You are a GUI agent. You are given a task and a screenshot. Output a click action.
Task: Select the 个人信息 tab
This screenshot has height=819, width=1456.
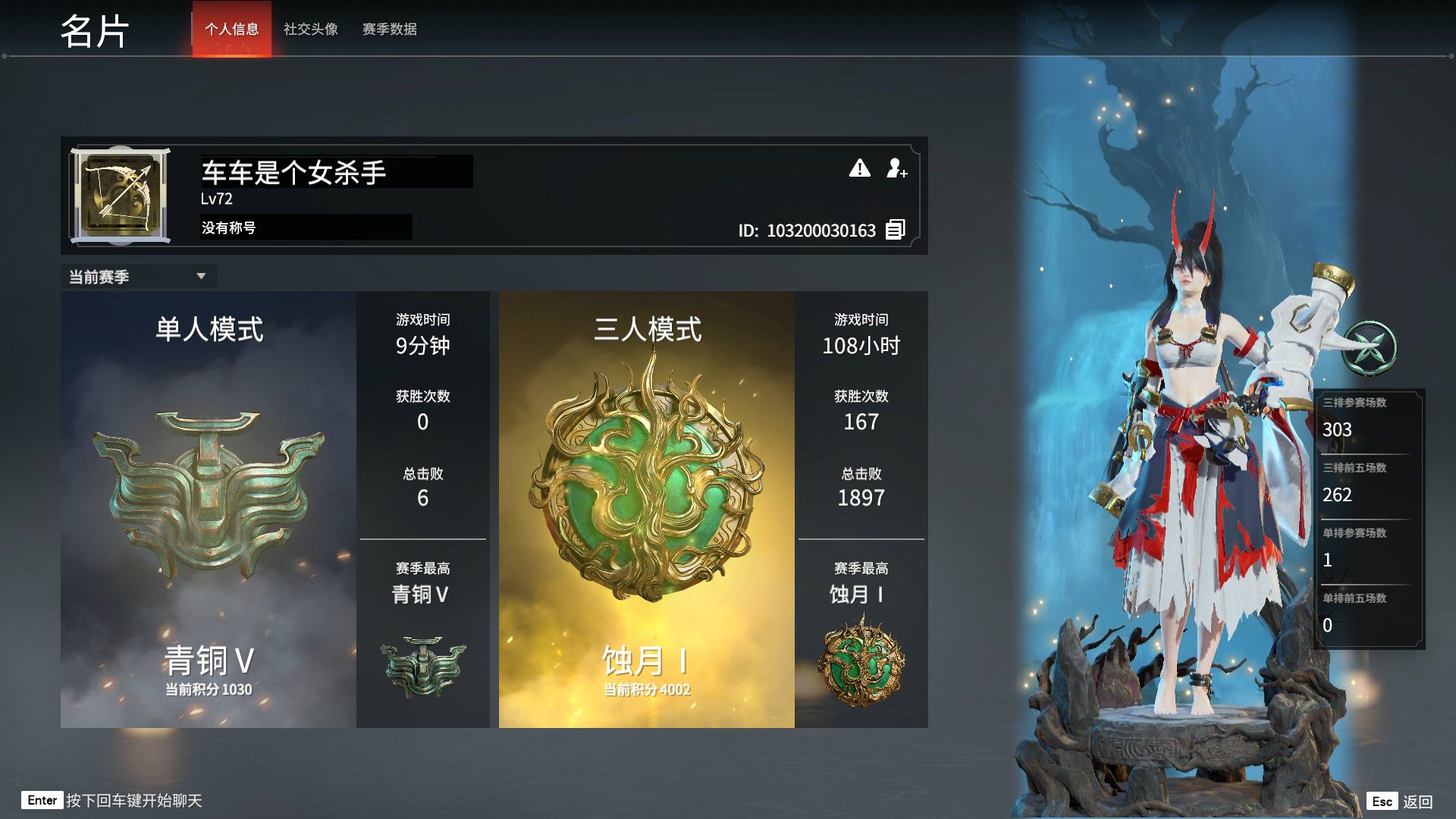(x=231, y=30)
